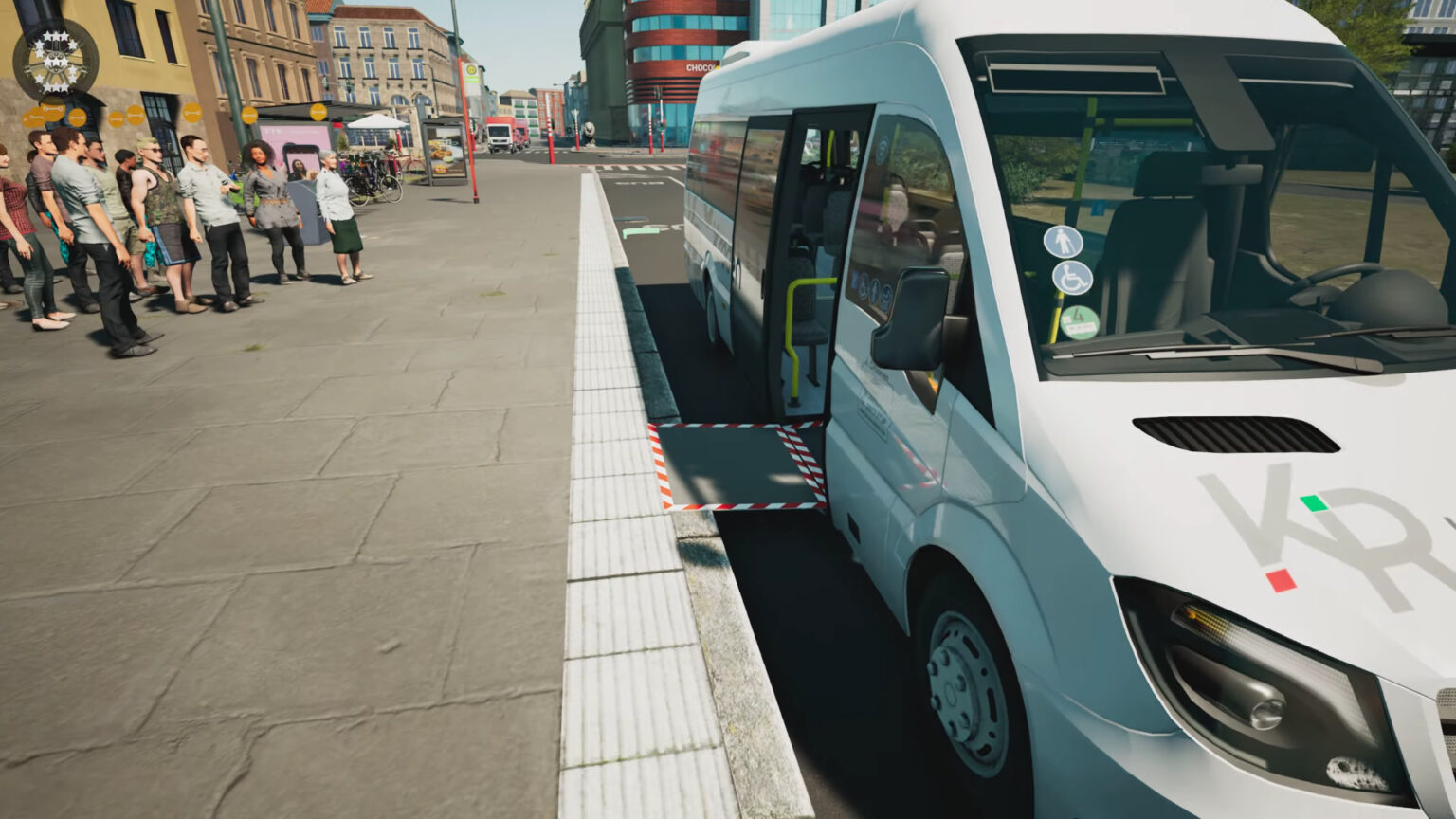Select the green route 4 badge on the windshield

[1079, 320]
